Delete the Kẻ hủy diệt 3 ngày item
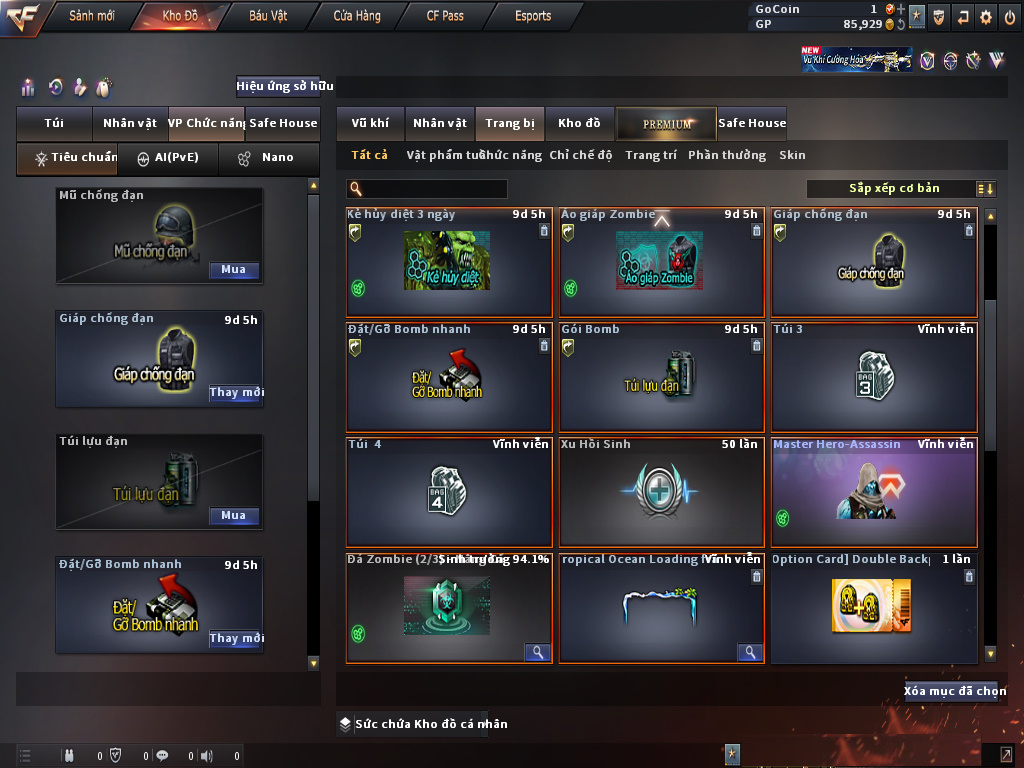The image size is (1024, 768). (544, 231)
